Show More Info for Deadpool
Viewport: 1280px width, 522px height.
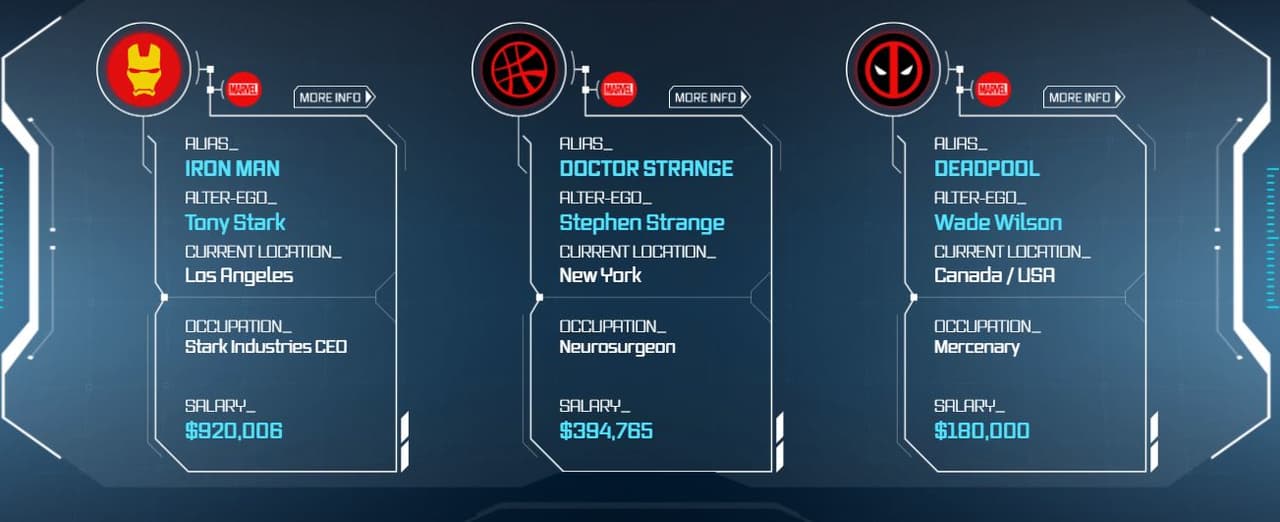1084,97
